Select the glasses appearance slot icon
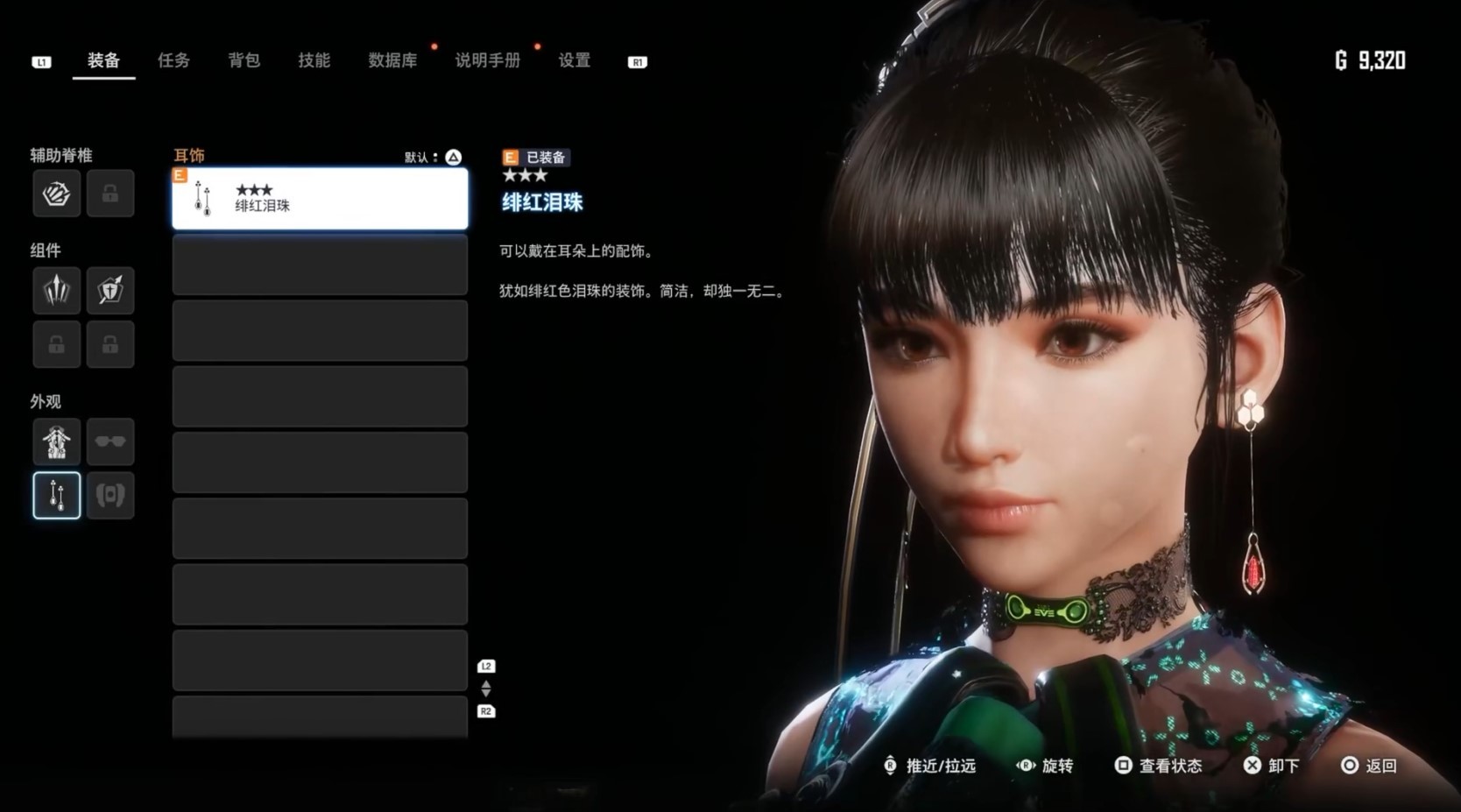The height and width of the screenshot is (812, 1461). click(x=110, y=441)
